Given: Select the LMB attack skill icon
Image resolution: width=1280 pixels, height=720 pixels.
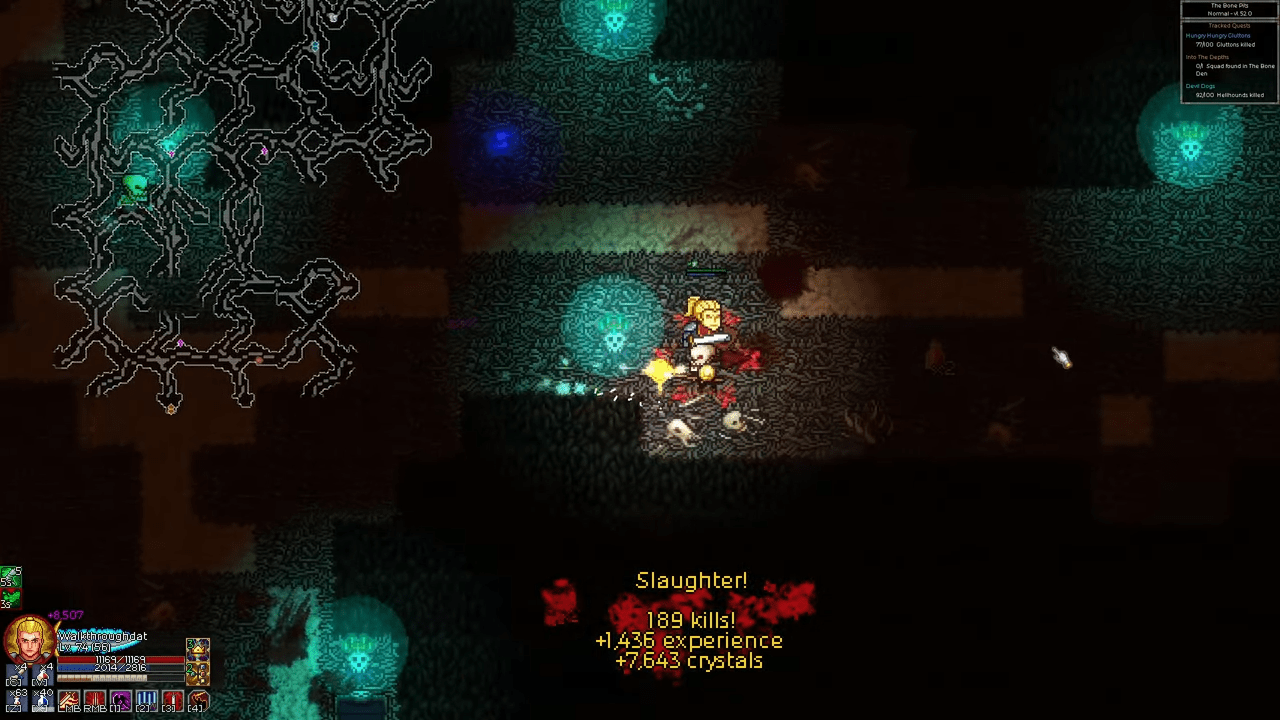Looking at the screenshot, I should click(67, 700).
